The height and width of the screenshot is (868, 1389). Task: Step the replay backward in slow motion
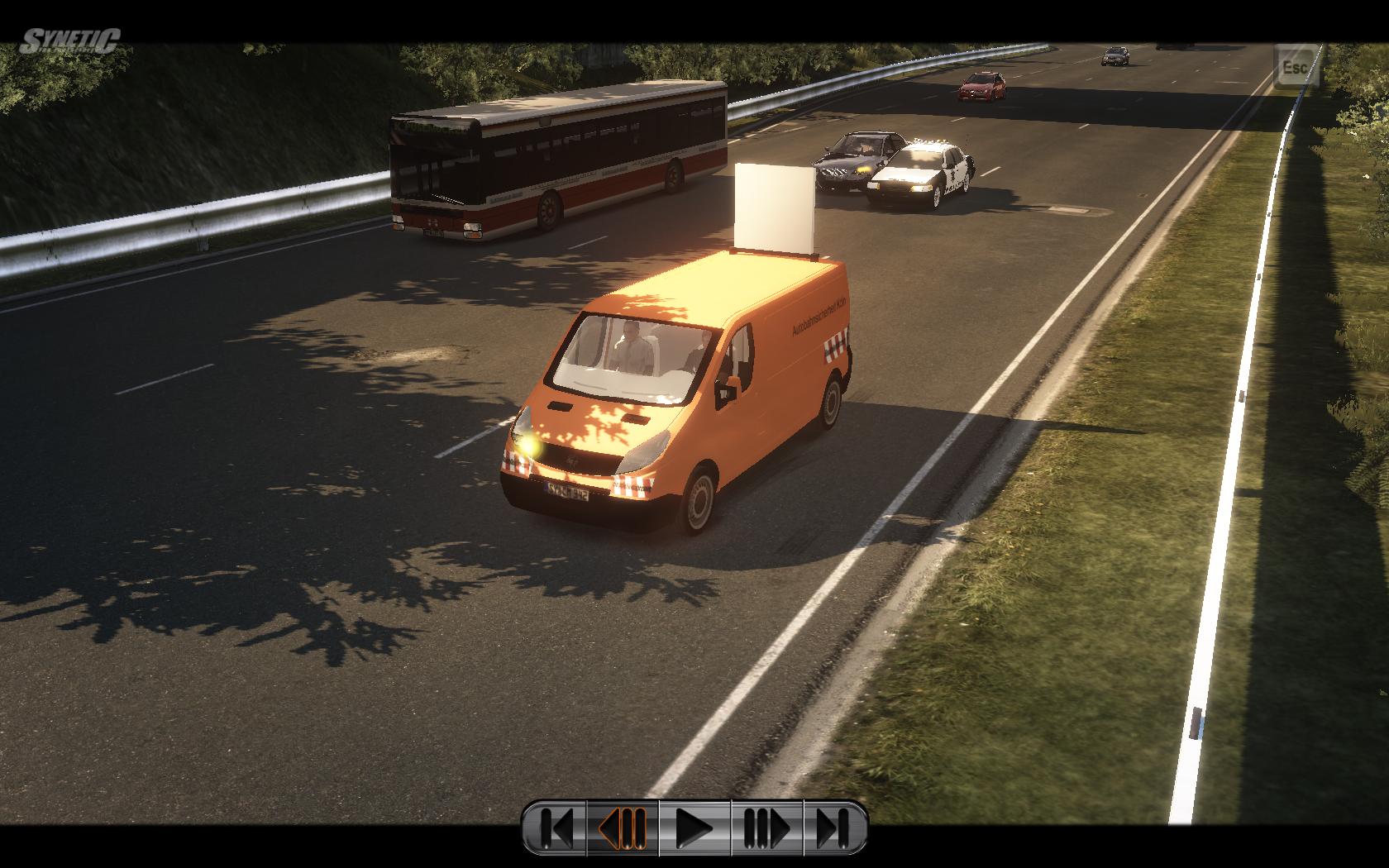[x=623, y=827]
